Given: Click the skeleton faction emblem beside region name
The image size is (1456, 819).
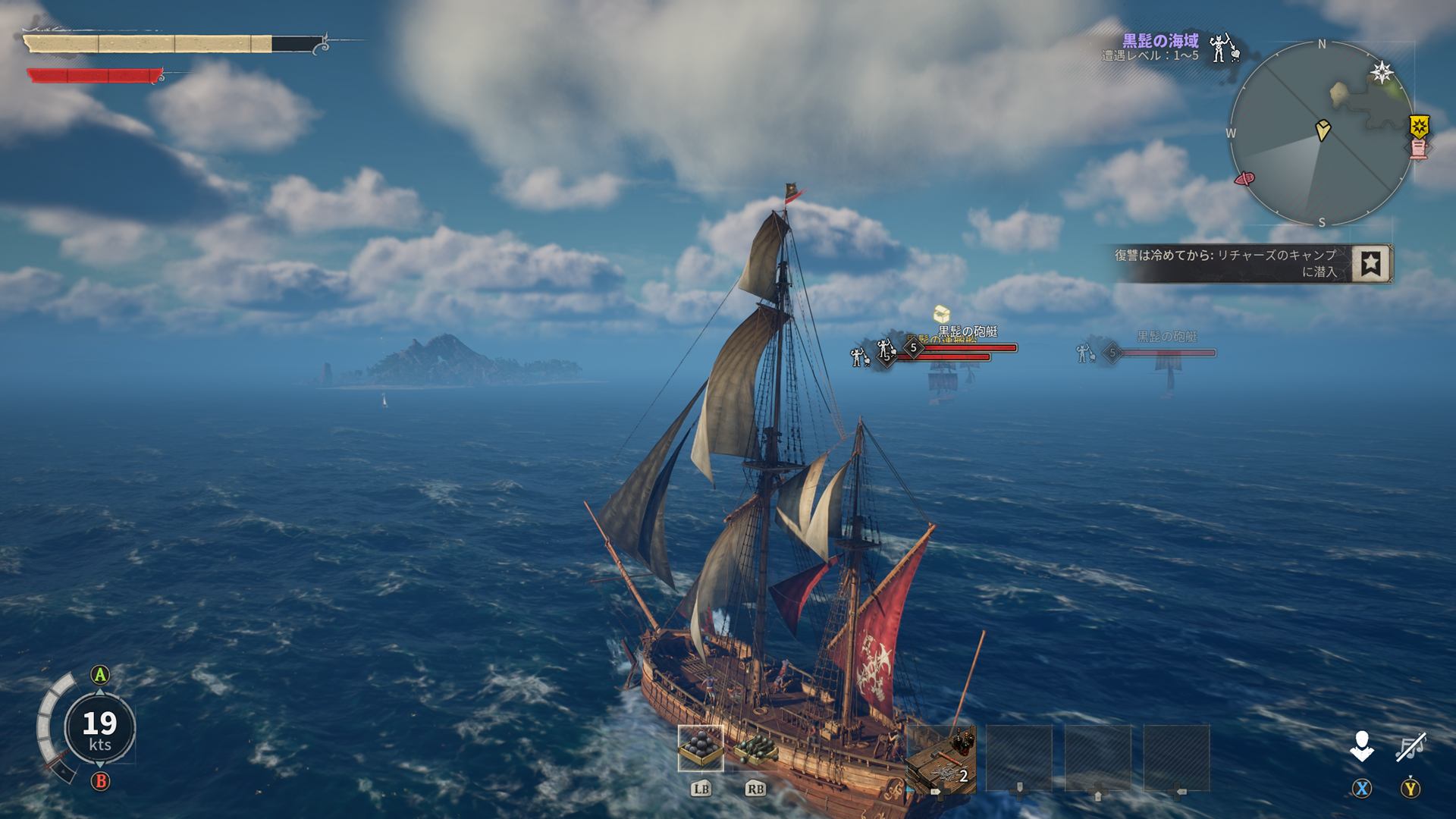Looking at the screenshot, I should click(x=1221, y=48).
